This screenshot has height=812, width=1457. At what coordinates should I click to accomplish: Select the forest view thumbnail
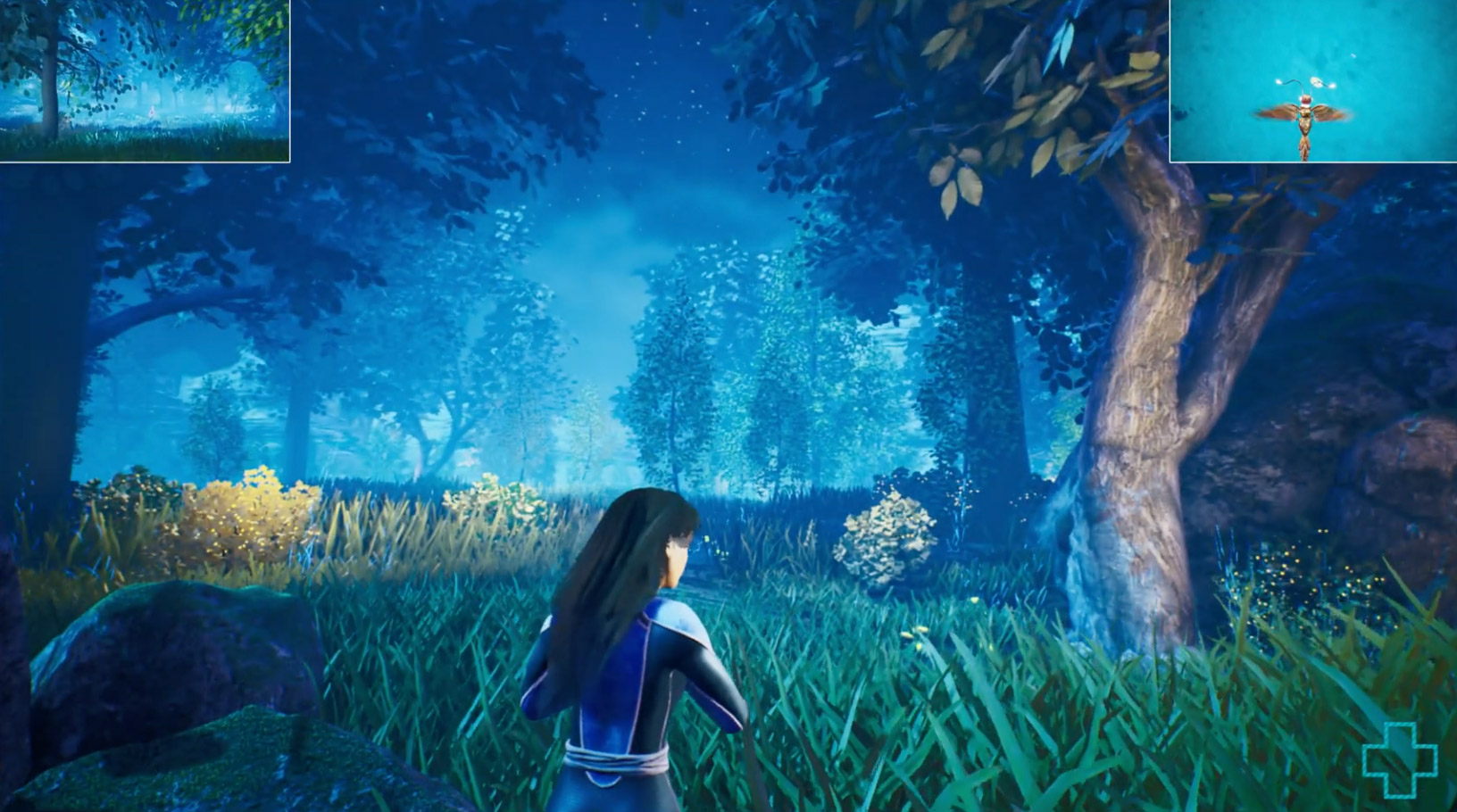[x=145, y=80]
